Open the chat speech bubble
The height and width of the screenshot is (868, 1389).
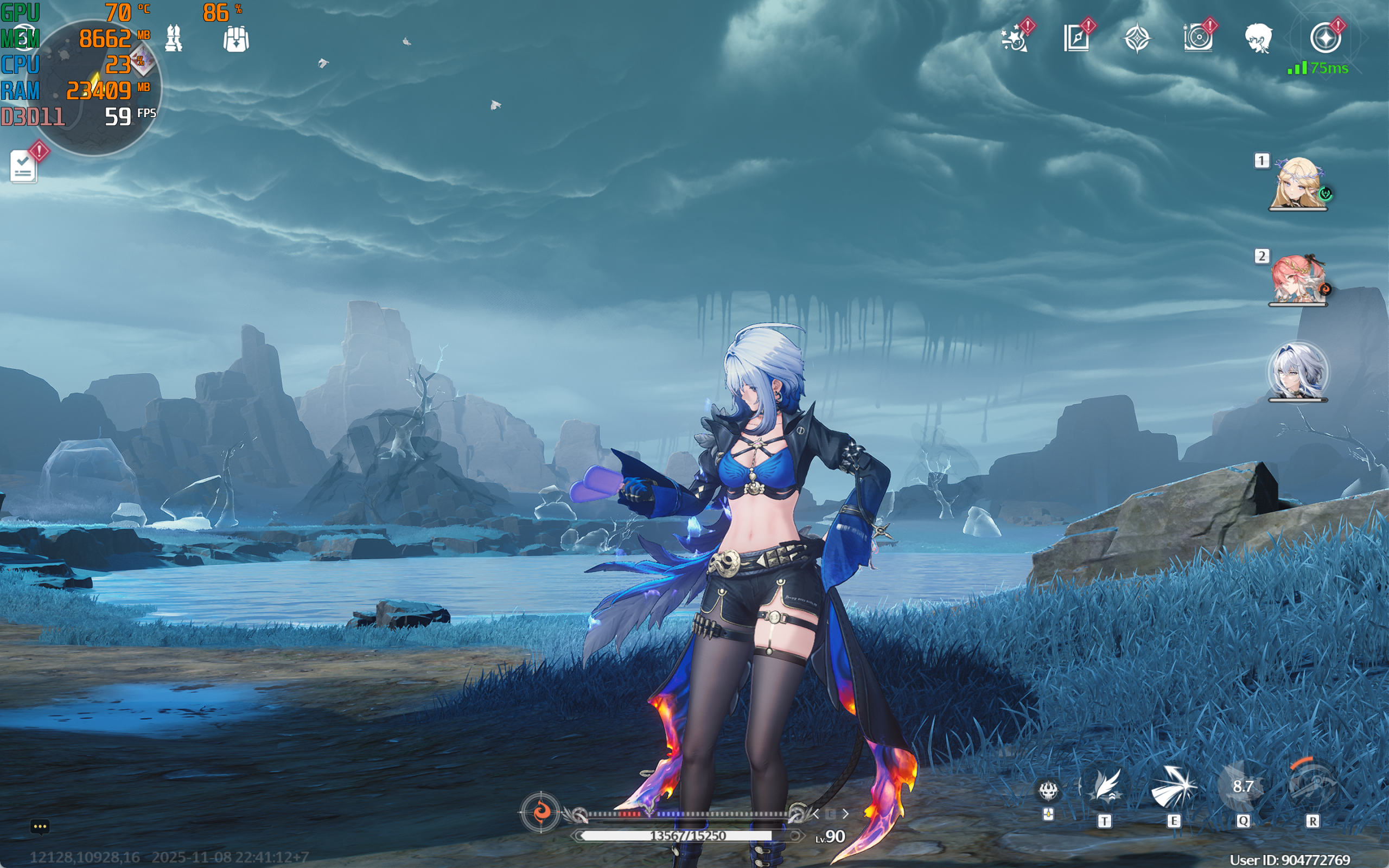[x=40, y=827]
